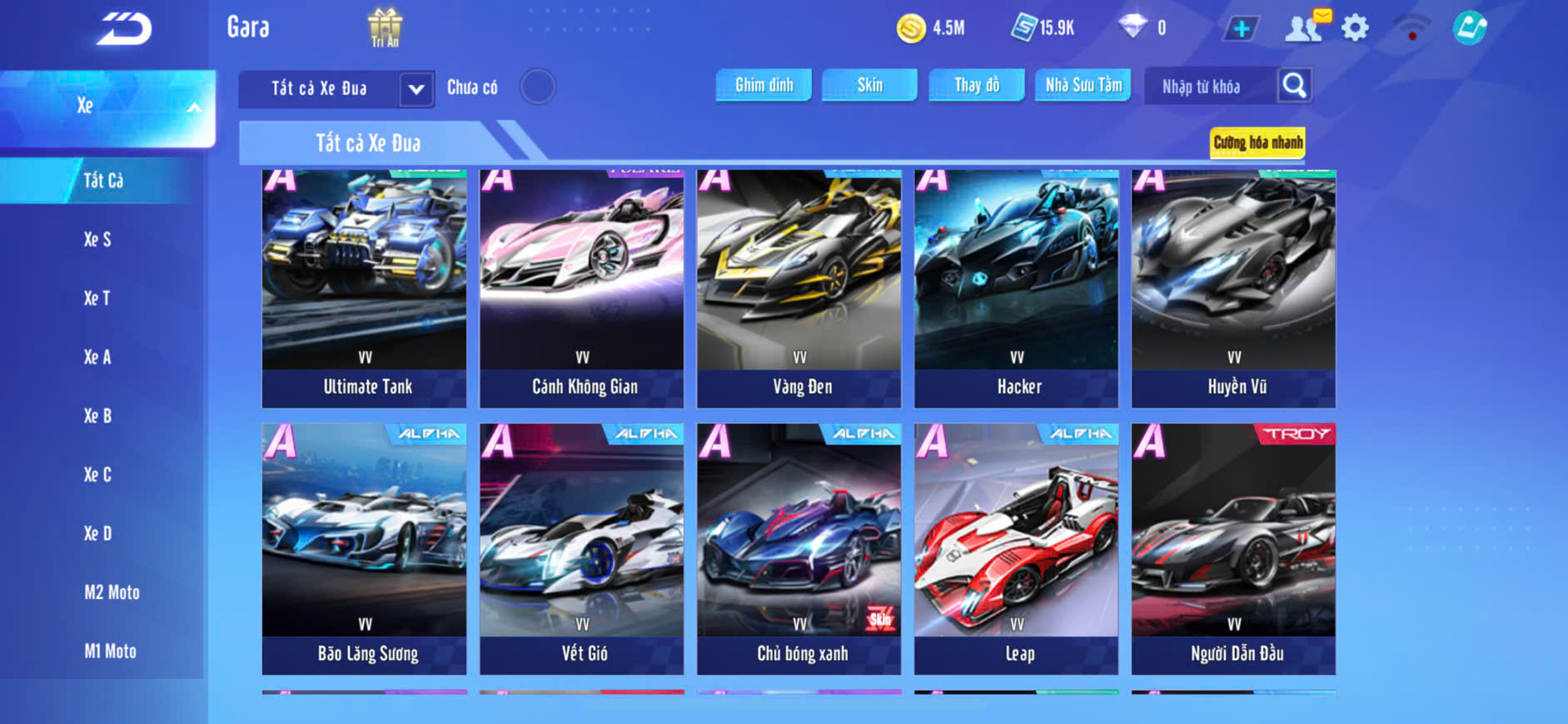Select the Thay đồ button
Image resolution: width=1568 pixels, height=724 pixels.
(977, 85)
